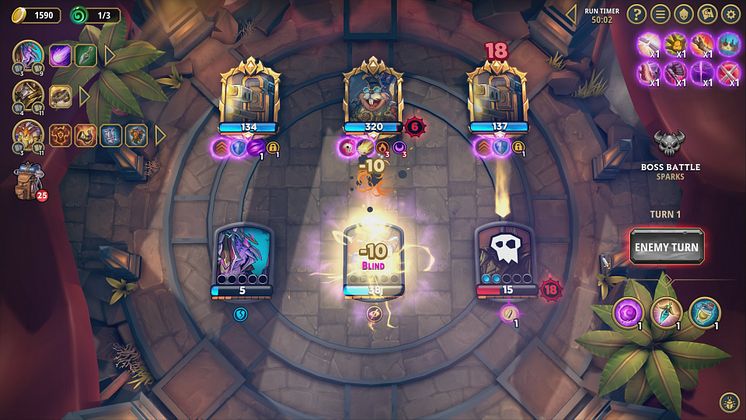This screenshot has width=746, height=420.
Task: Use the purple swirl consumable
Action: coord(628,310)
